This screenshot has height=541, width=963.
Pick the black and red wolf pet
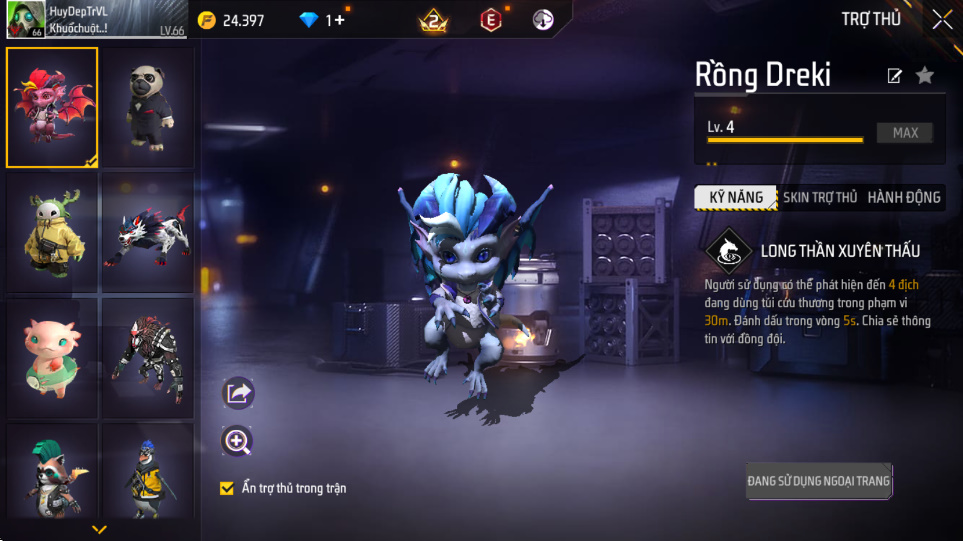[148, 235]
